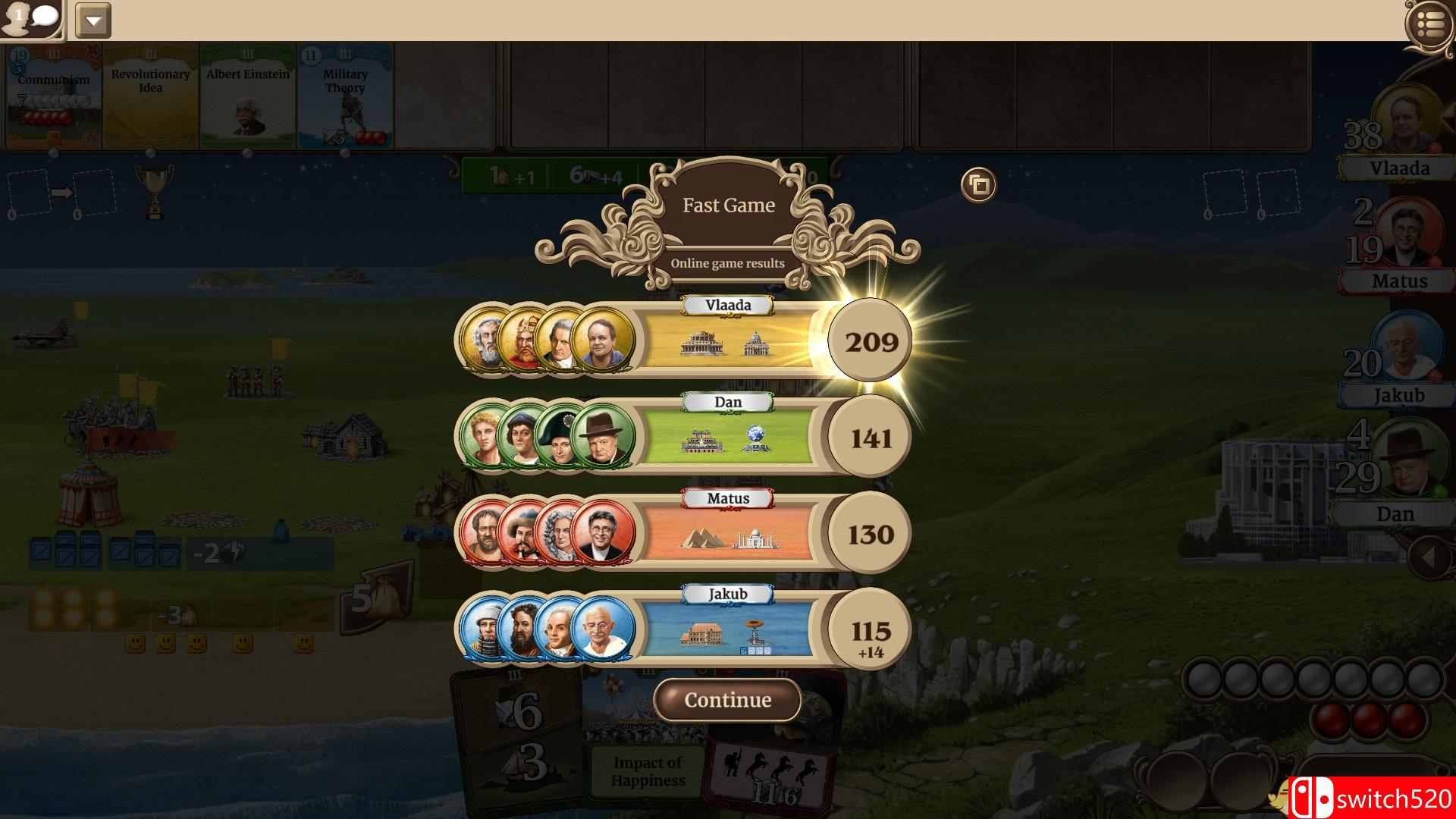Select the globe wonder icon in Dan's row
The width and height of the screenshot is (1456, 819).
coord(754,440)
